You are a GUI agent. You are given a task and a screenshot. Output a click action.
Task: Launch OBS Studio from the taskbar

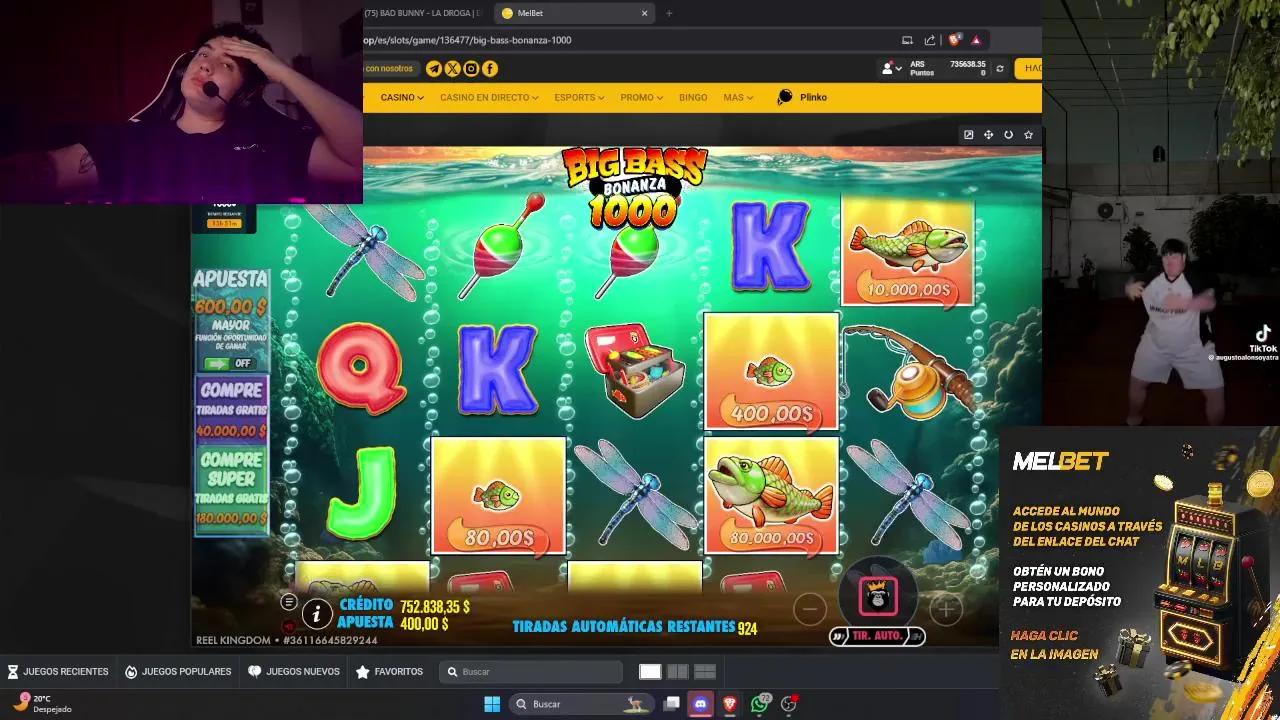tap(790, 703)
